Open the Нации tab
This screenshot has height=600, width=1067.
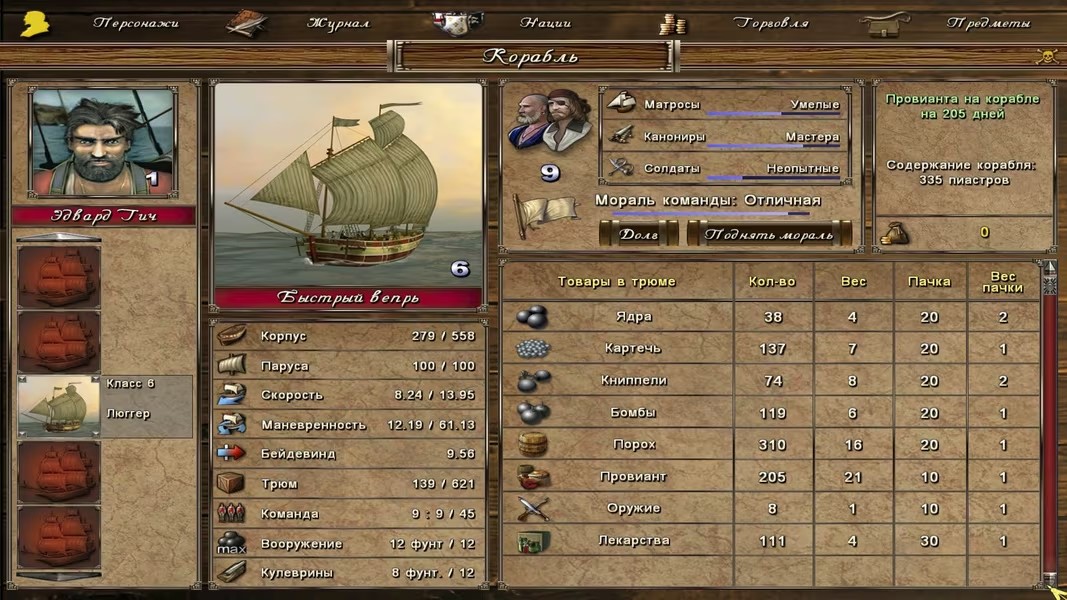coord(545,23)
